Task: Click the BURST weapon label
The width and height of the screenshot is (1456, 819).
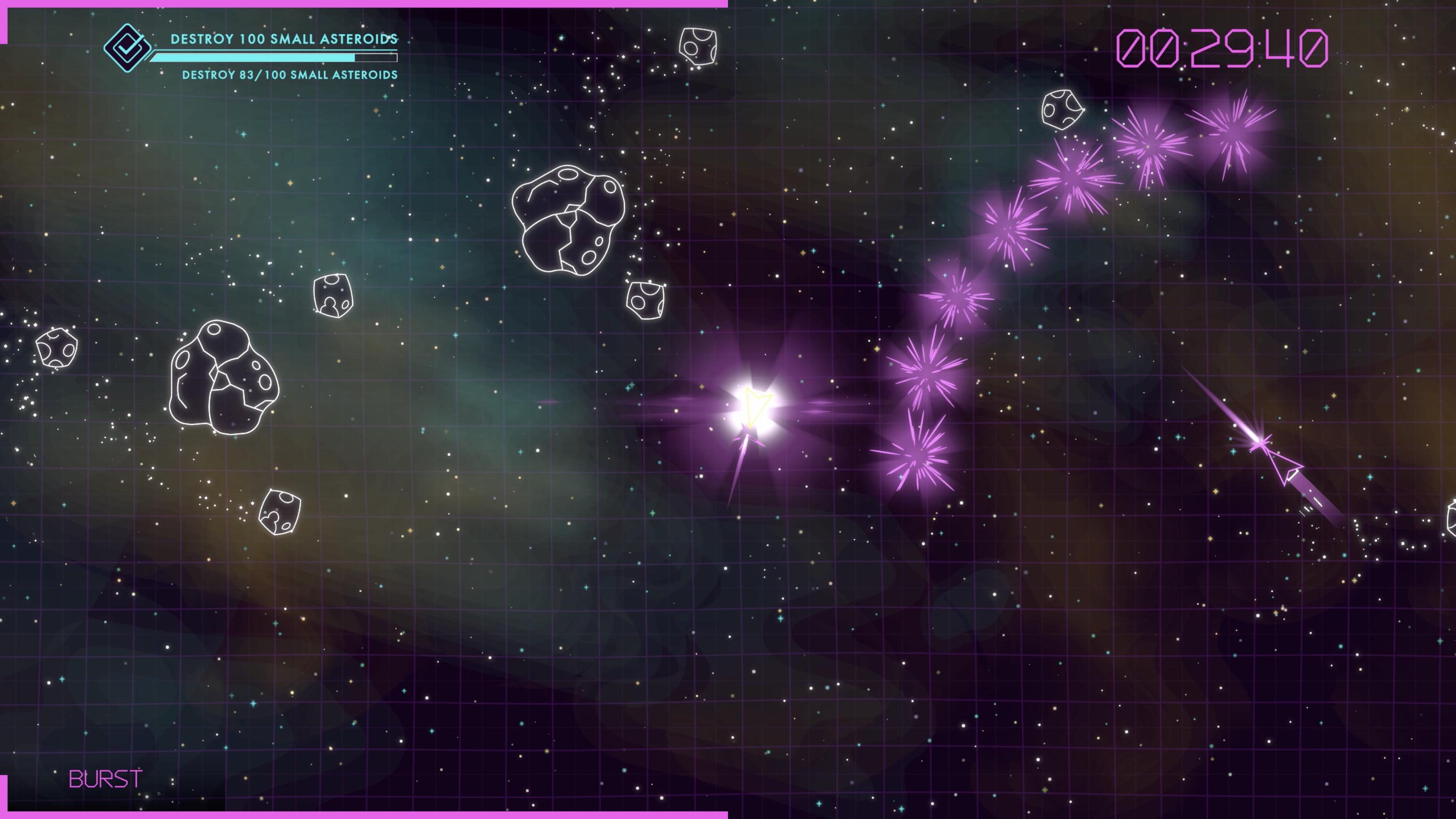Action: pyautogui.click(x=106, y=780)
